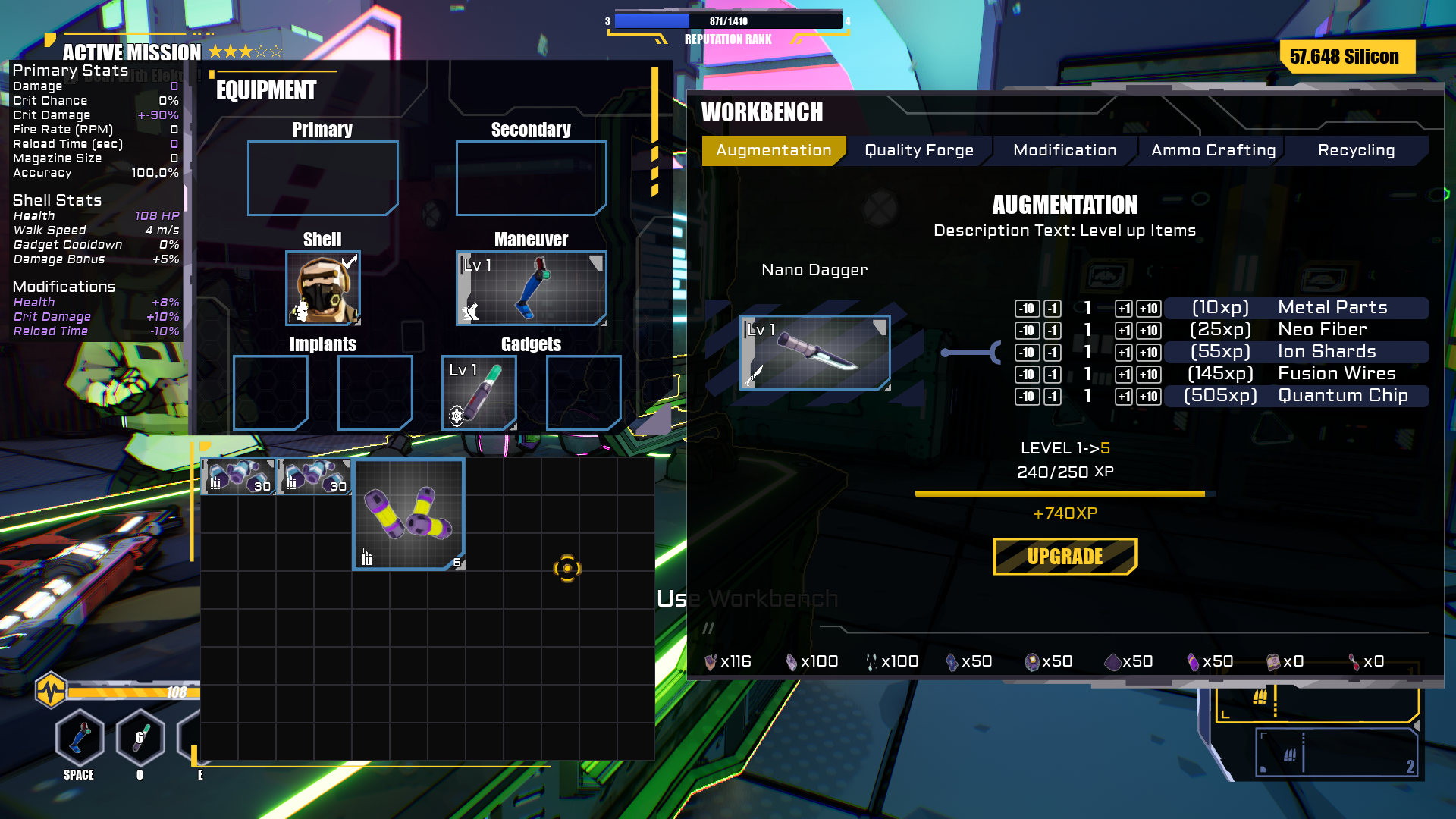The image size is (1456, 819).
Task: Select the Lv 1 Maneuver leg item
Action: click(531, 288)
